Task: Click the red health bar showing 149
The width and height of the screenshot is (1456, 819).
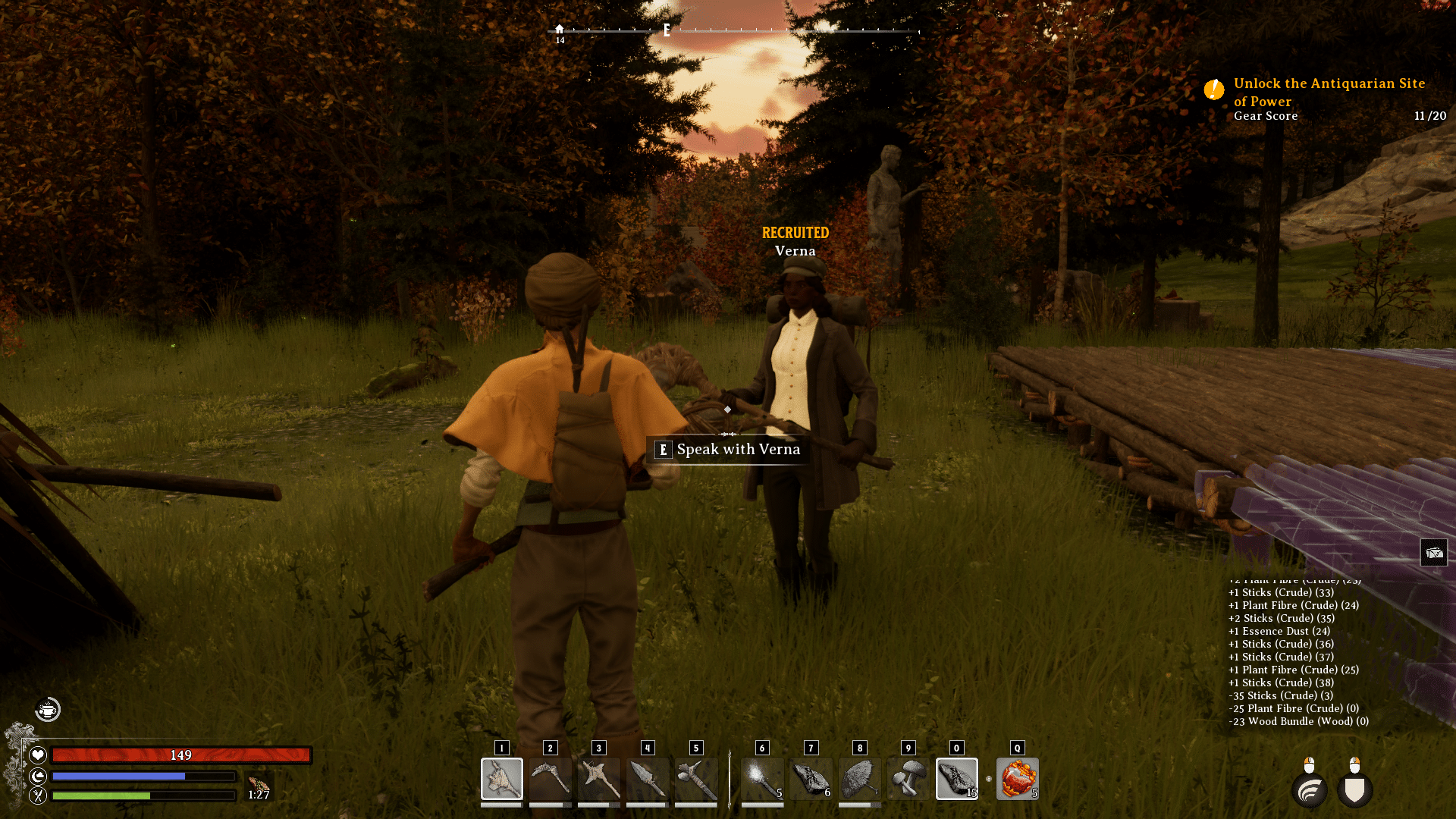Action: [x=182, y=755]
